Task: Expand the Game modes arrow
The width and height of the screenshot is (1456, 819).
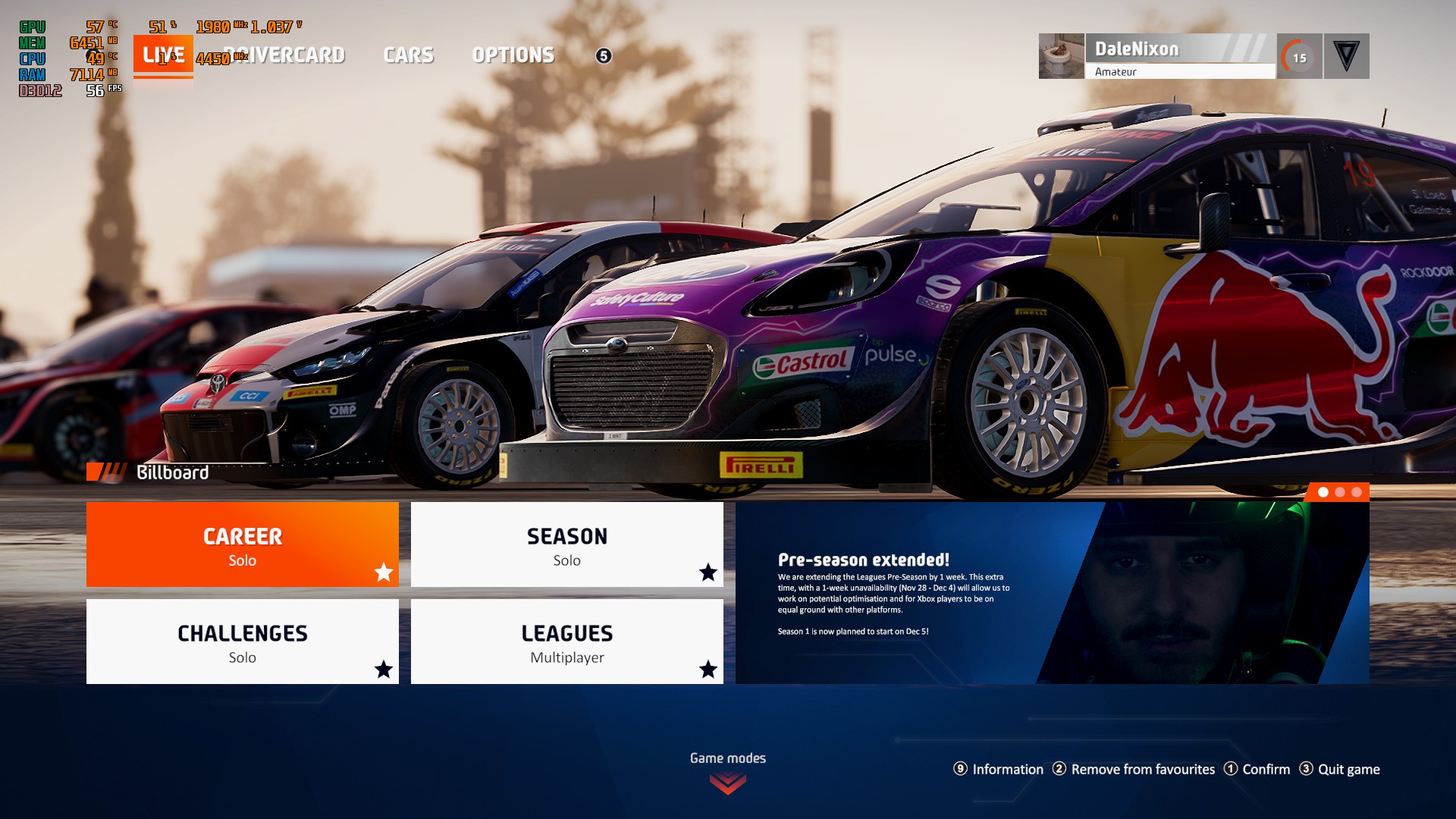Action: 727,783
